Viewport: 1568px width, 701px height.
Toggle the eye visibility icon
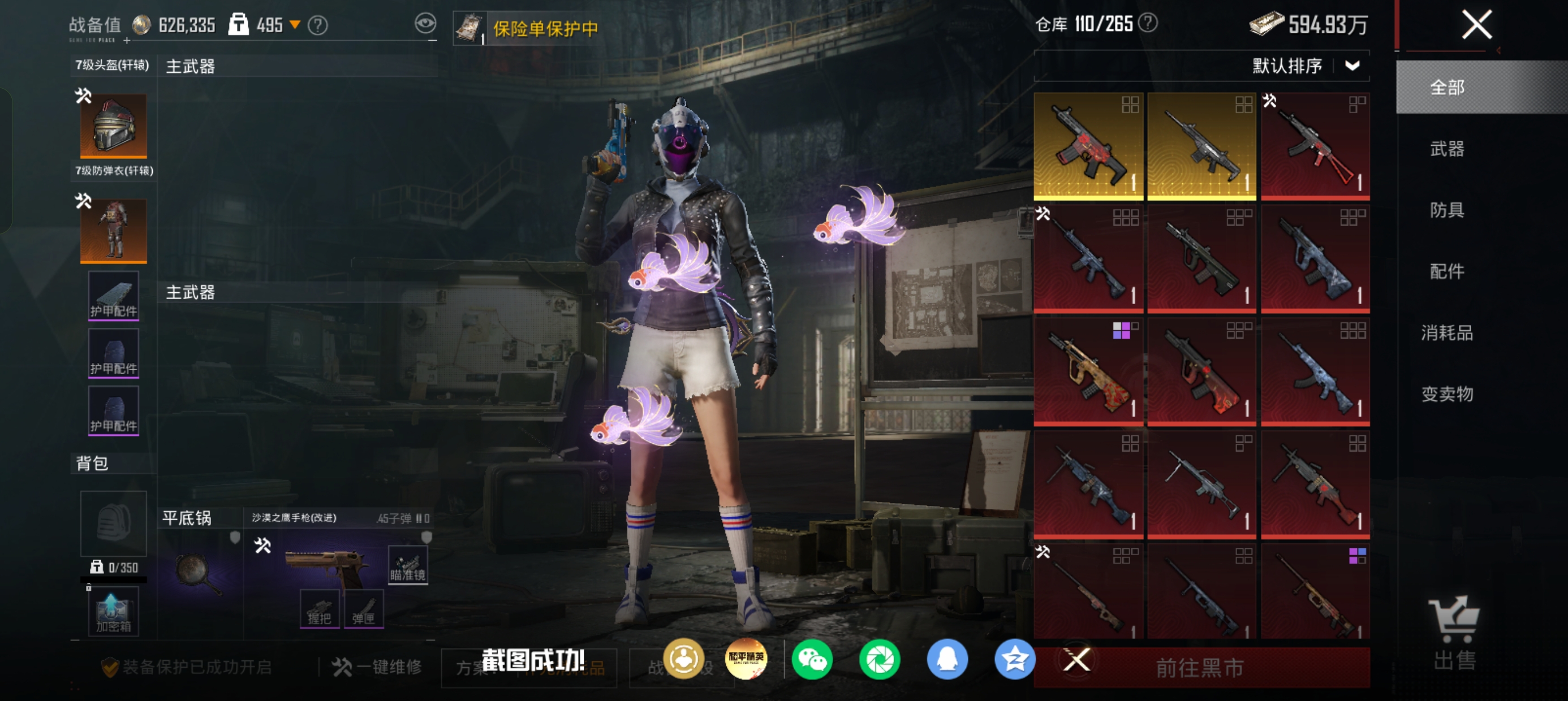(425, 24)
